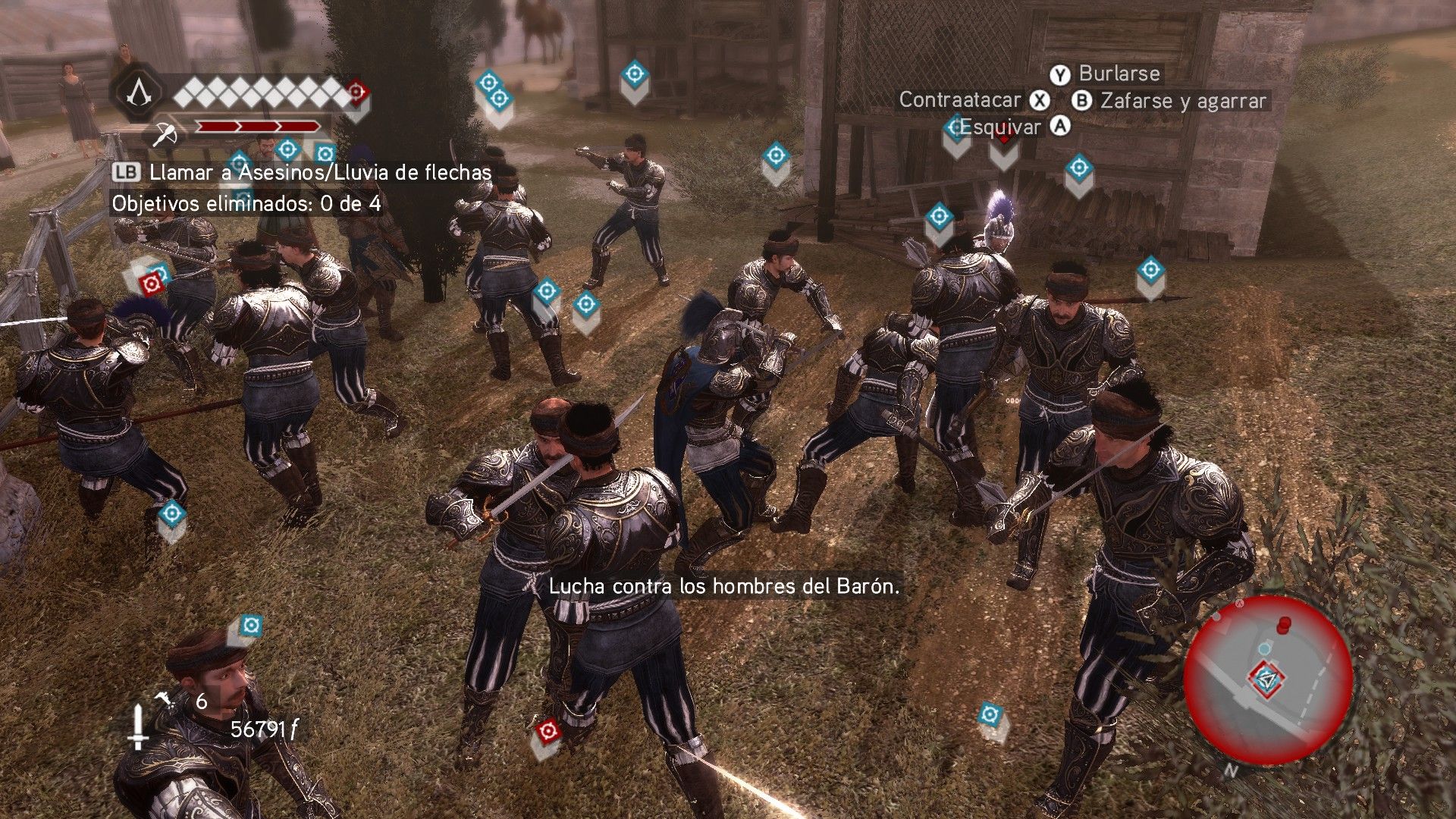1456x819 pixels.
Task: Click the equipped sword weapon icon
Action: click(x=137, y=726)
